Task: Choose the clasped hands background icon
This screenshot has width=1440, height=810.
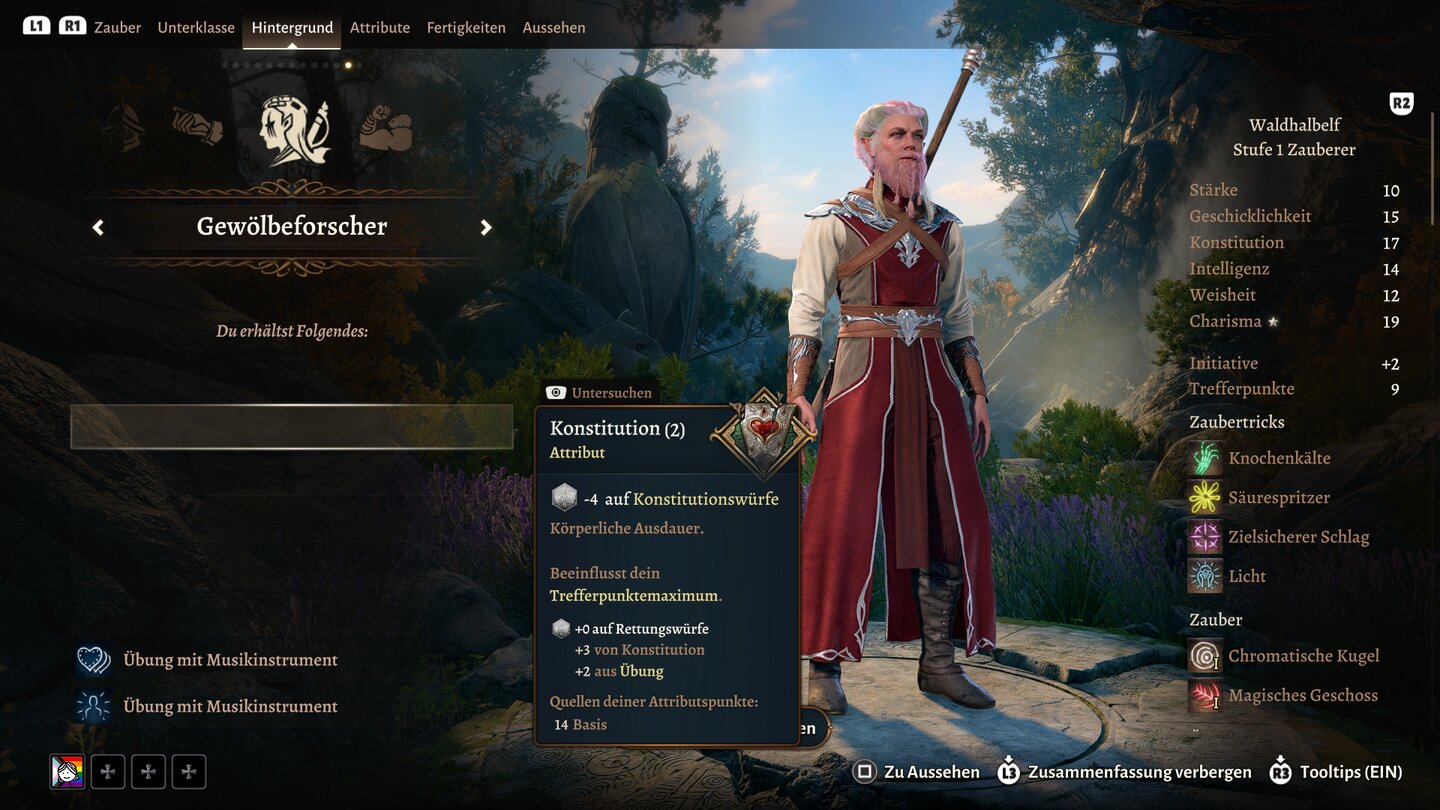Action: click(x=197, y=127)
